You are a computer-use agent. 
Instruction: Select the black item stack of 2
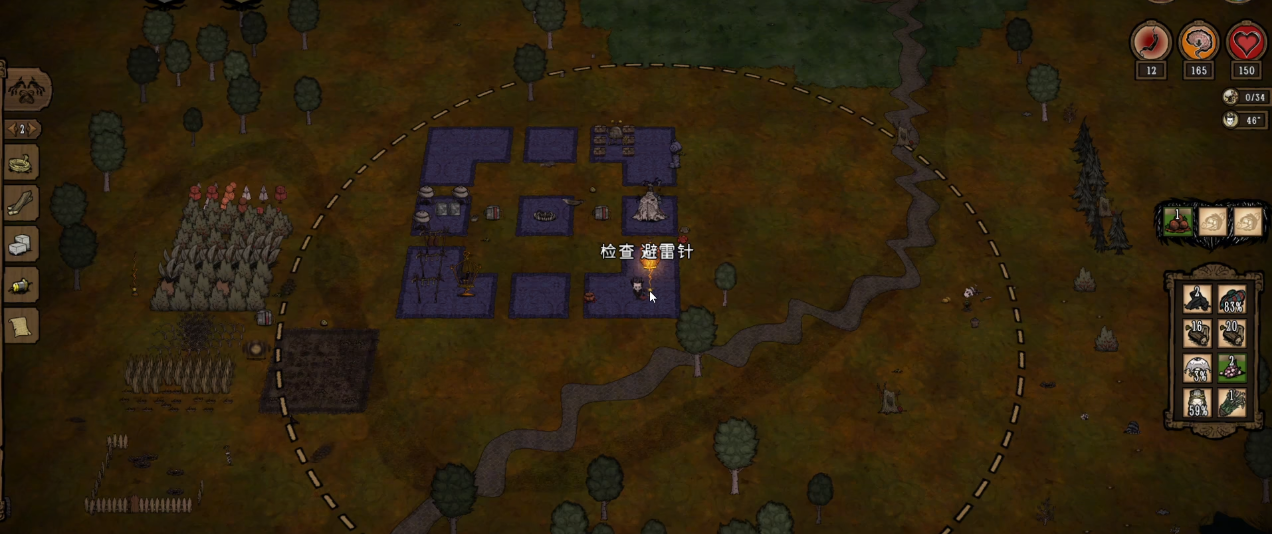tap(1197, 299)
